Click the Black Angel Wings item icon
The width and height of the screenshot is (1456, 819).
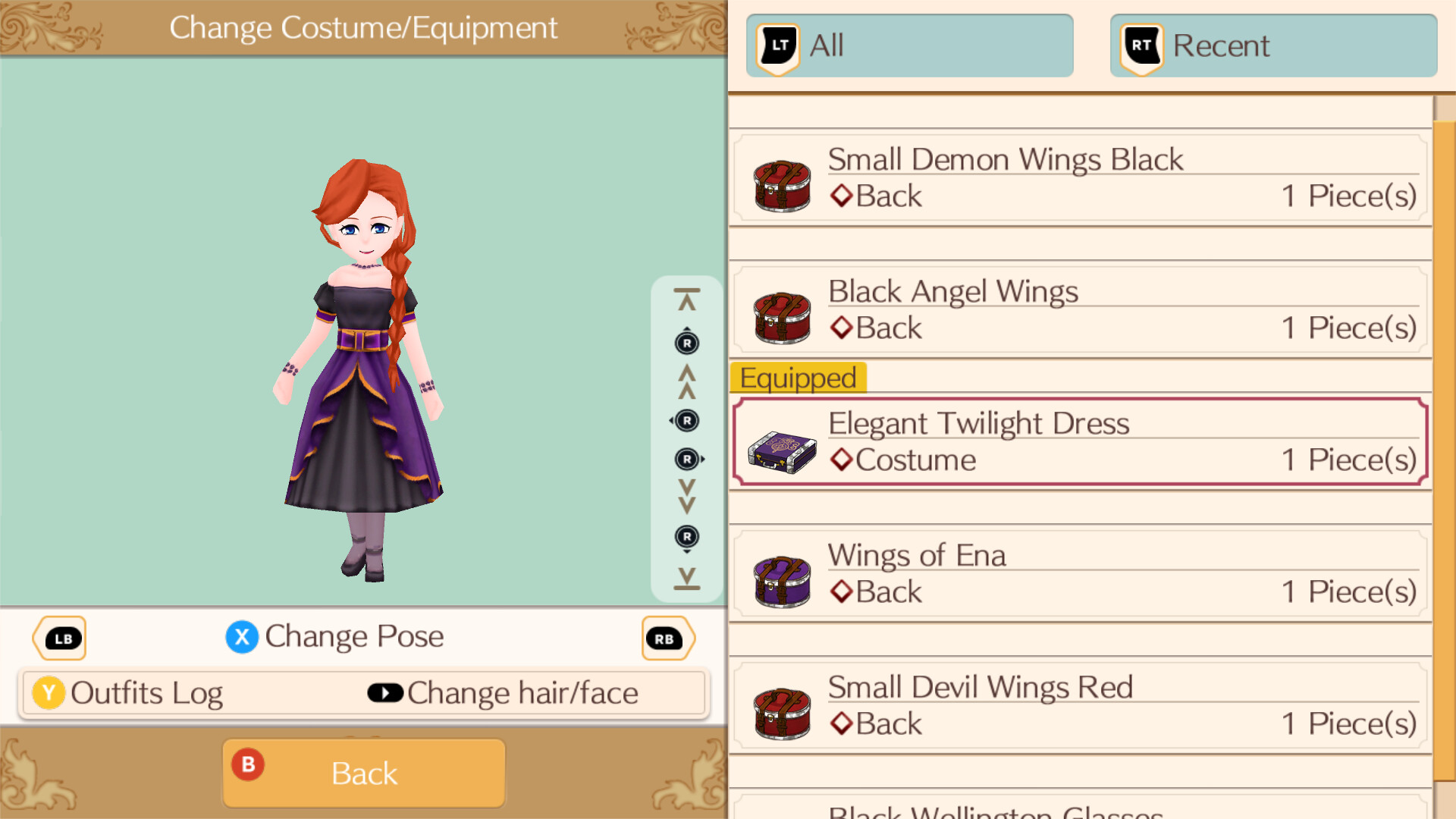[782, 314]
